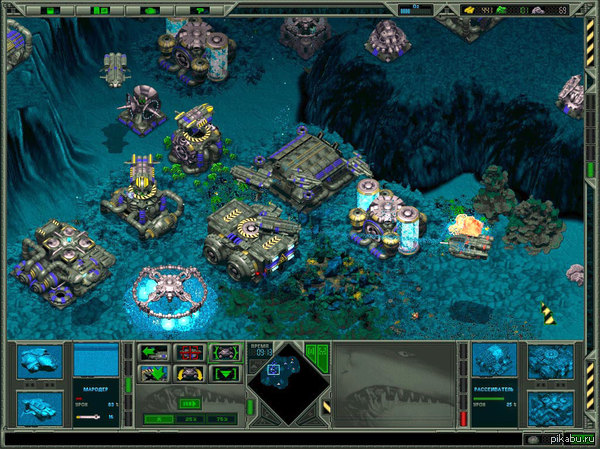
Task: Issue the green left-arrow move command
Action: (154, 352)
